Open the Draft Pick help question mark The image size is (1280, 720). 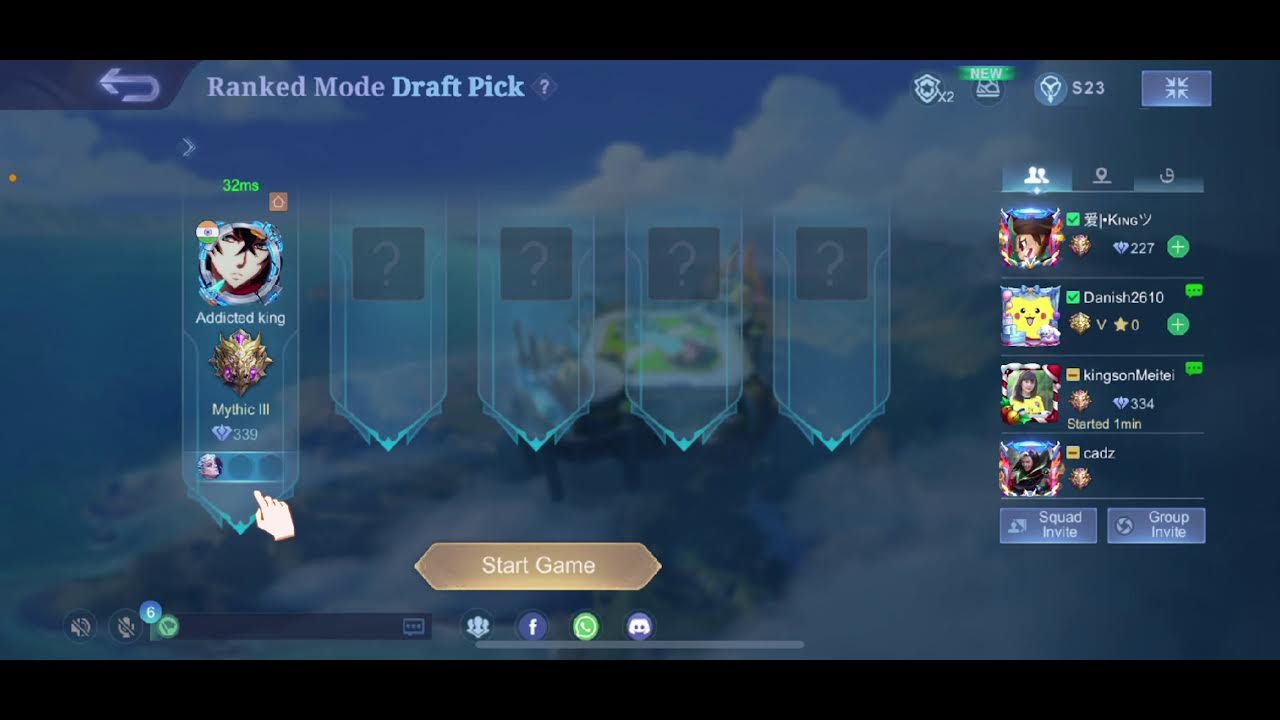[x=544, y=87]
